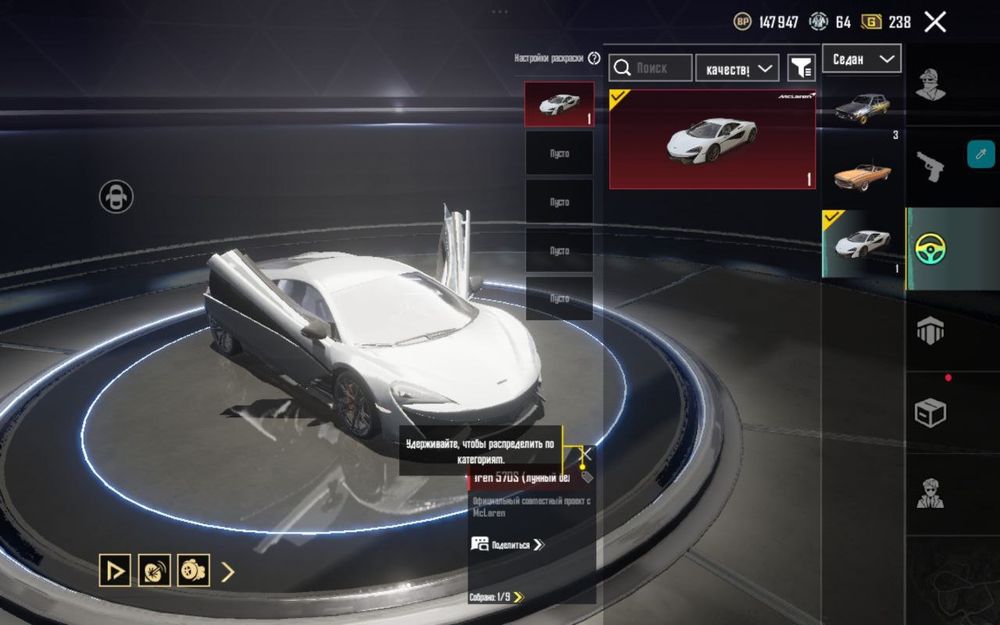
Task: Open the steering wheel vehicles tab
Action: coord(930,249)
